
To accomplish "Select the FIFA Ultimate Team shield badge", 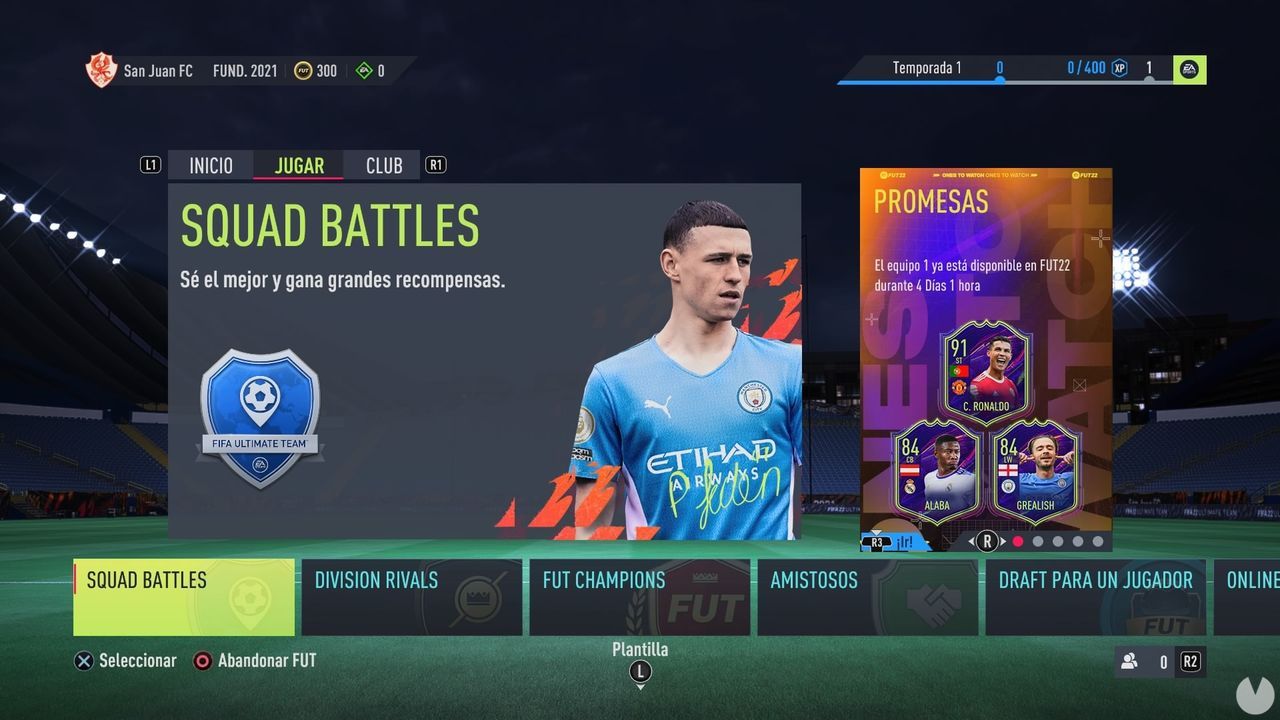I will click(x=260, y=408).
